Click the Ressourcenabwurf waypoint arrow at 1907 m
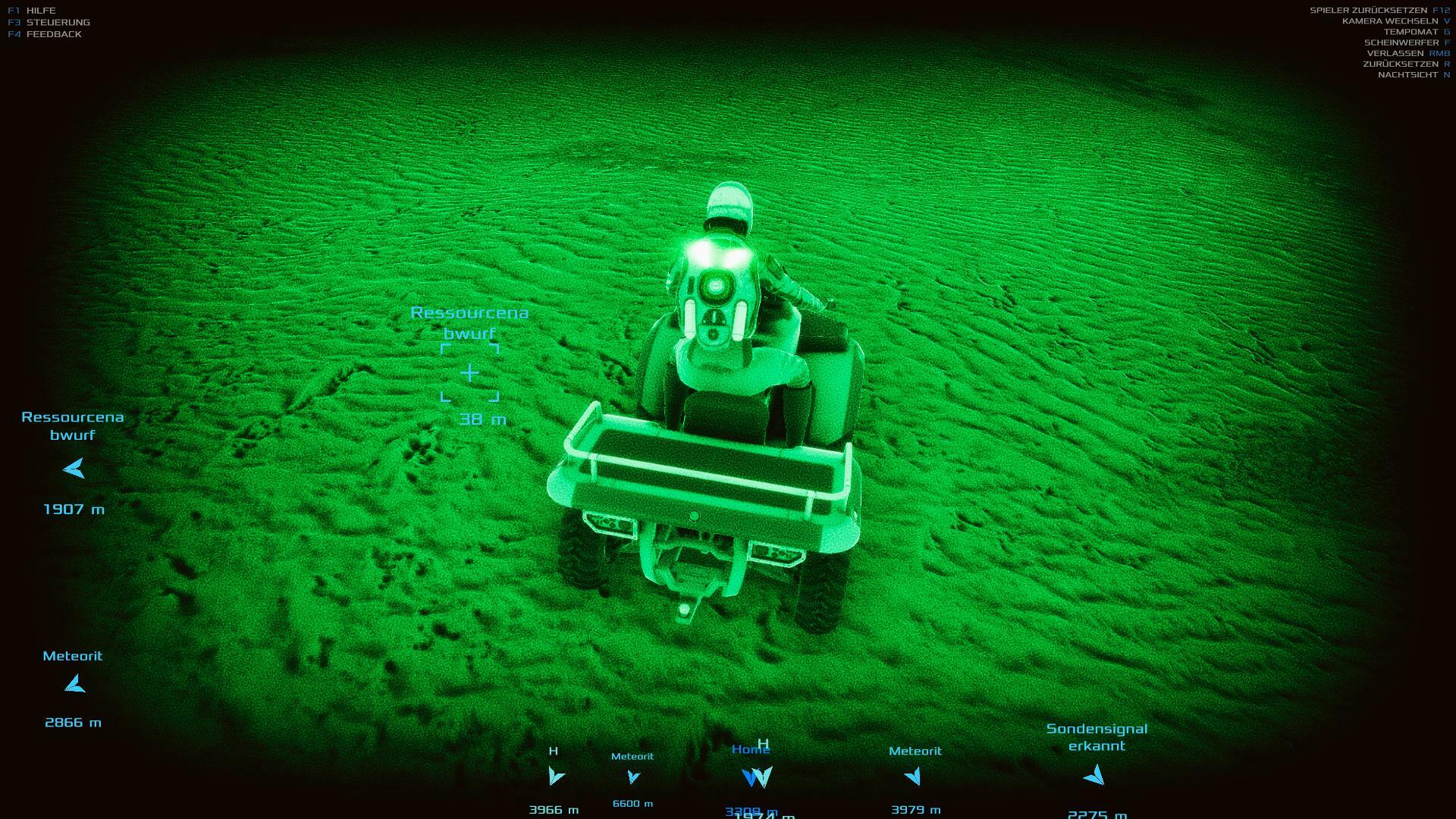The image size is (1456, 819). [74, 469]
